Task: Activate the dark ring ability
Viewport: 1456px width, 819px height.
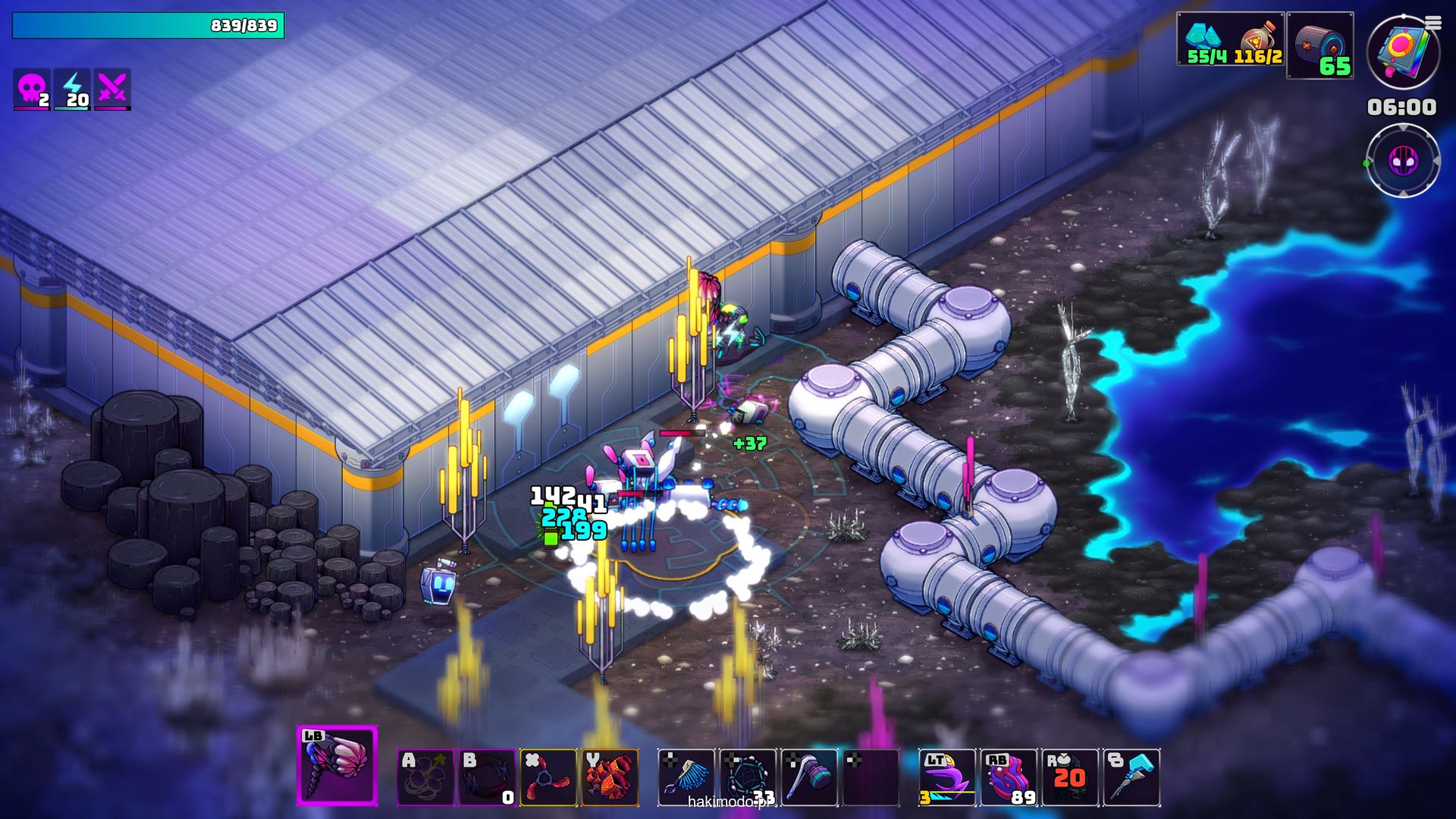Action: pyautogui.click(x=487, y=777)
